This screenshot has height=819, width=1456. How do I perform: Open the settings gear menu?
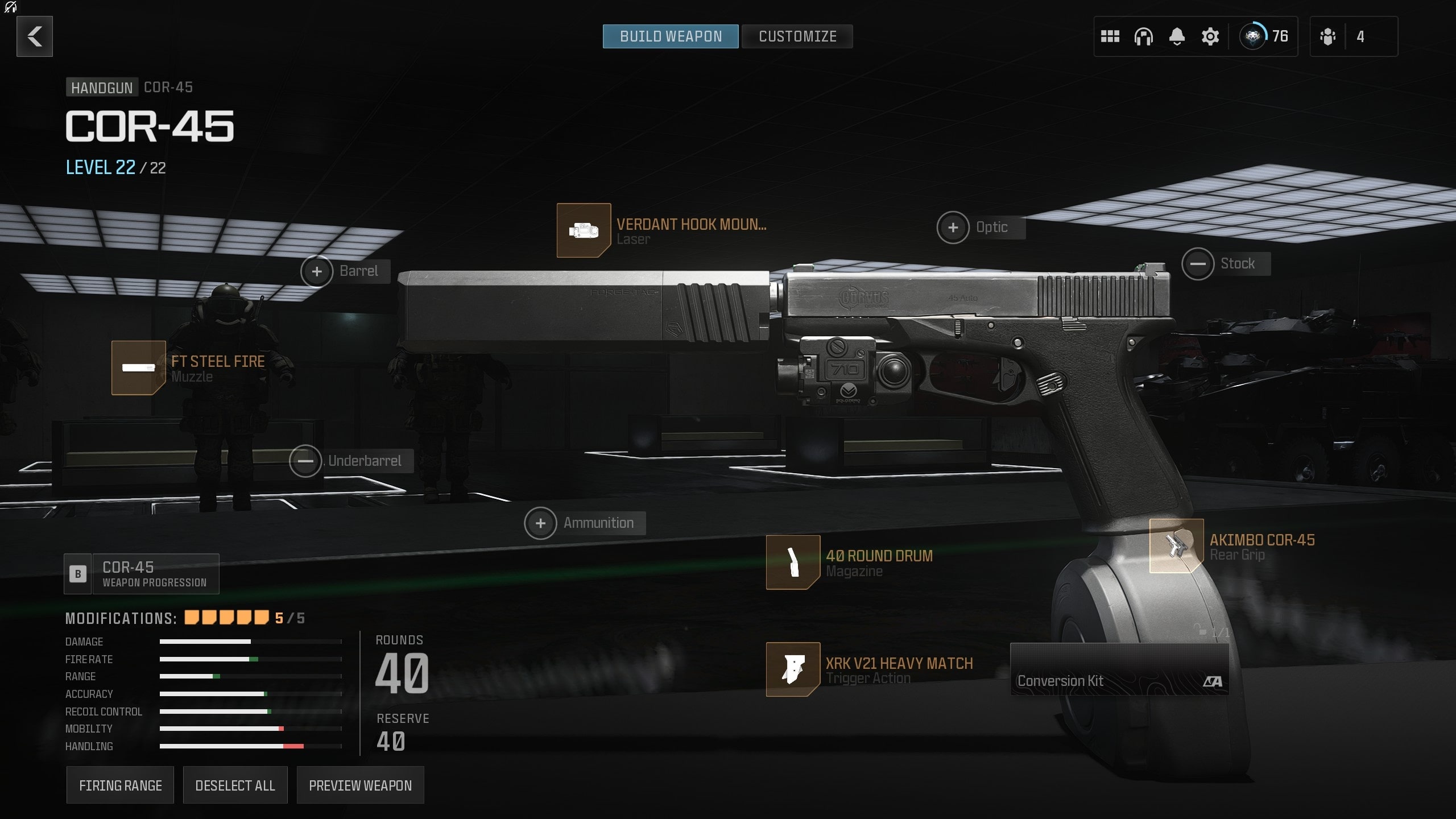point(1210,36)
